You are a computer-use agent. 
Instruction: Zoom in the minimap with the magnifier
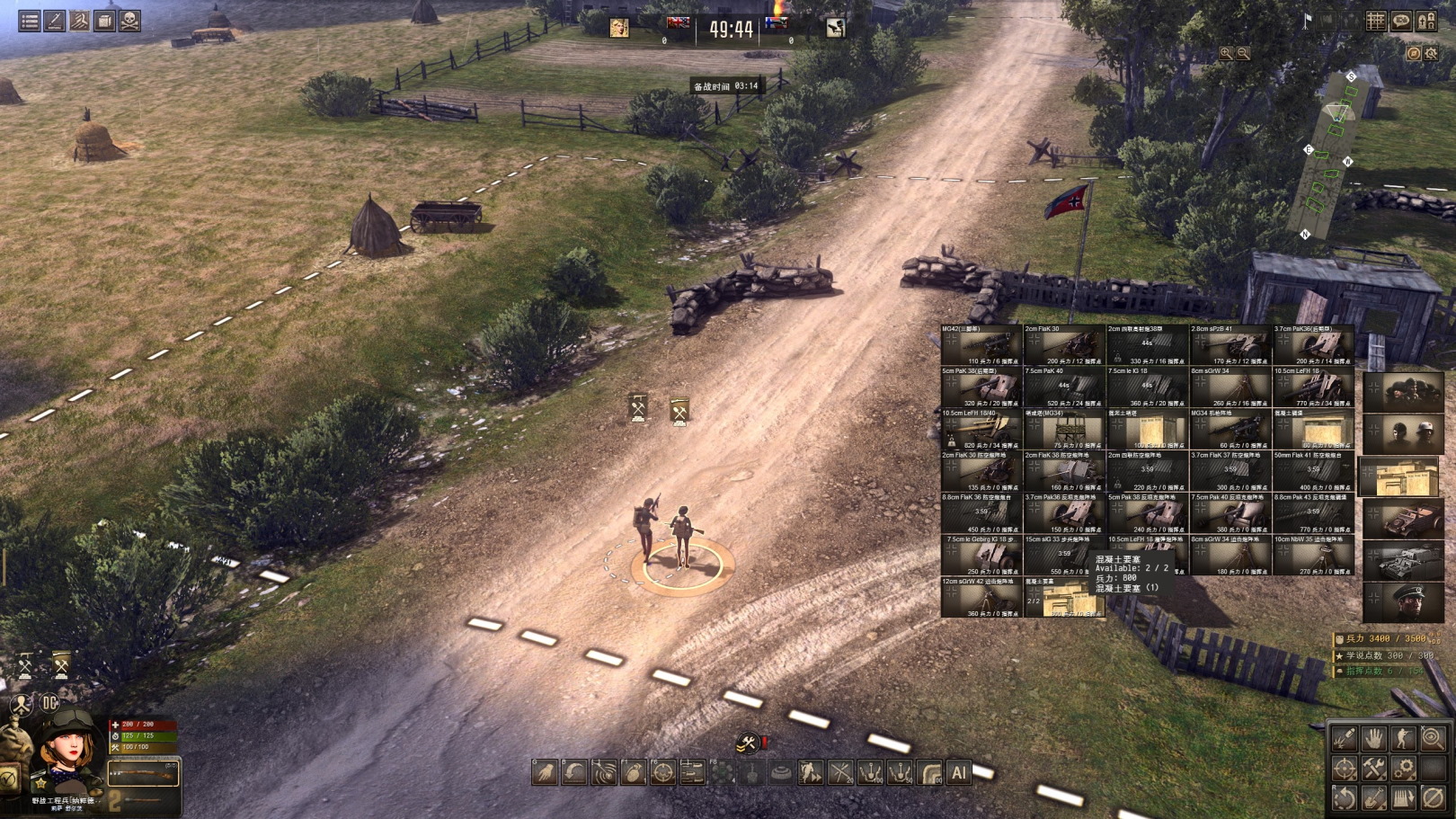click(x=1226, y=54)
